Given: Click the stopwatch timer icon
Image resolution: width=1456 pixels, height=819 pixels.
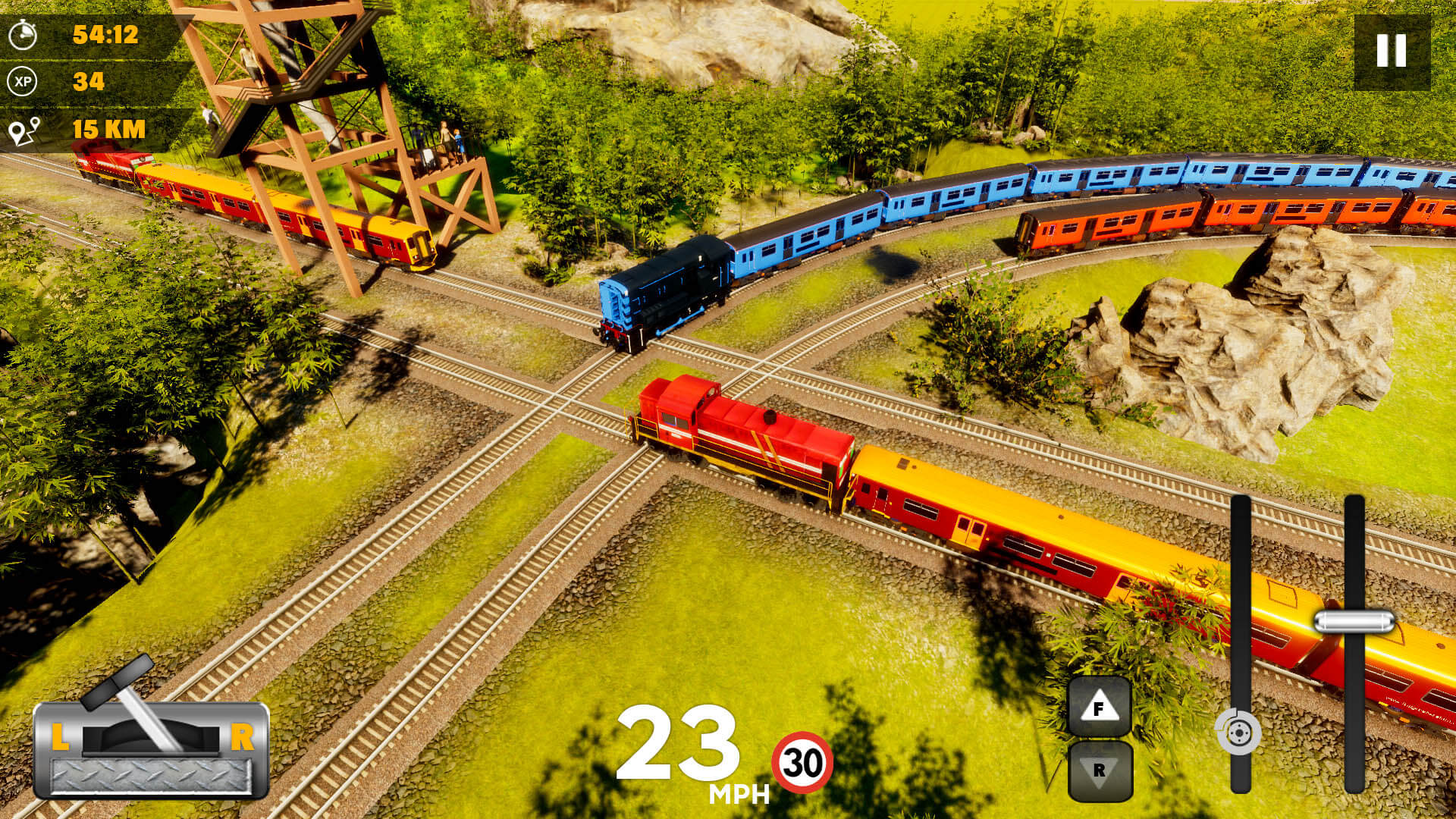Looking at the screenshot, I should [x=24, y=34].
